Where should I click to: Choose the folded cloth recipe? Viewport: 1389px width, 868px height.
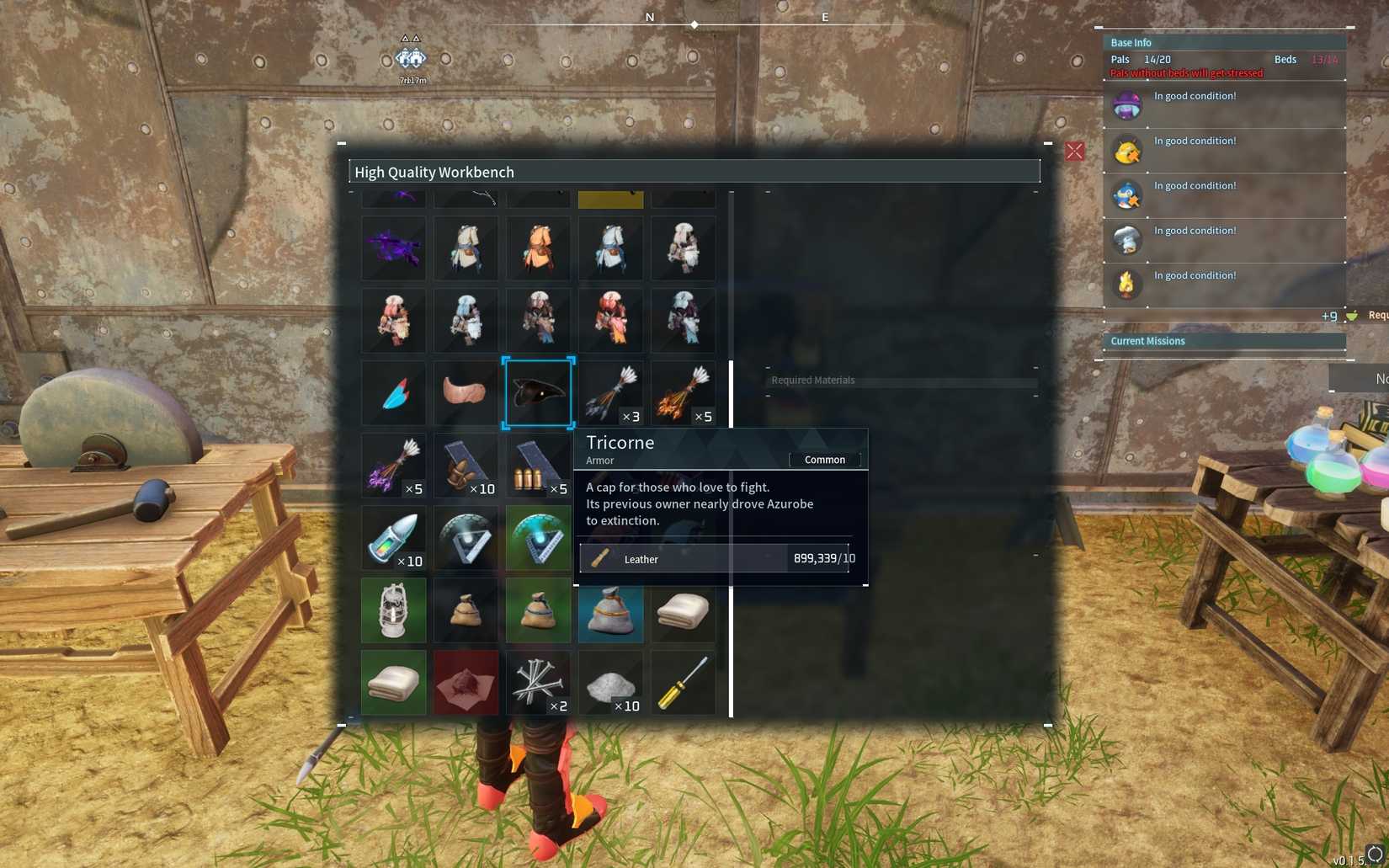pos(683,610)
